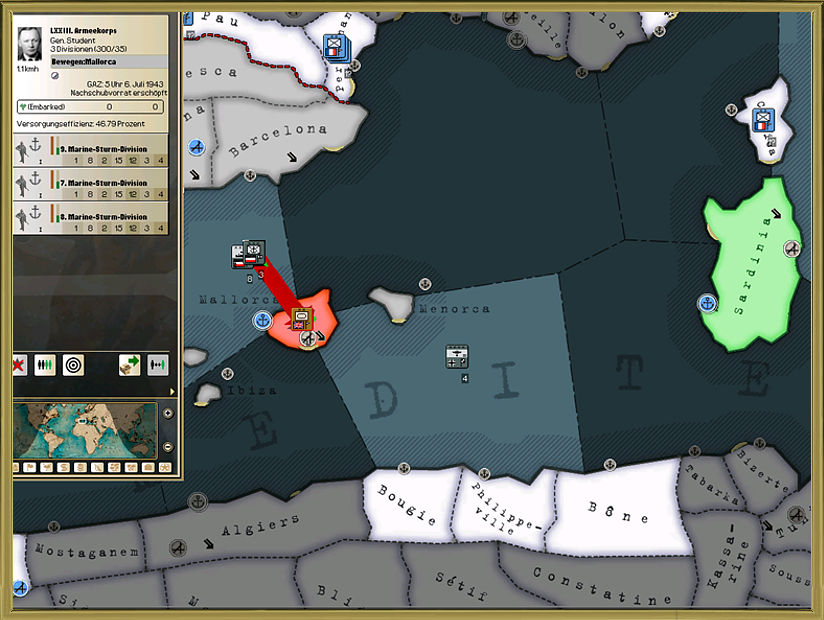Viewport: 824px width, 620px height.
Task: Click the bullseye target button
Action: 73,365
